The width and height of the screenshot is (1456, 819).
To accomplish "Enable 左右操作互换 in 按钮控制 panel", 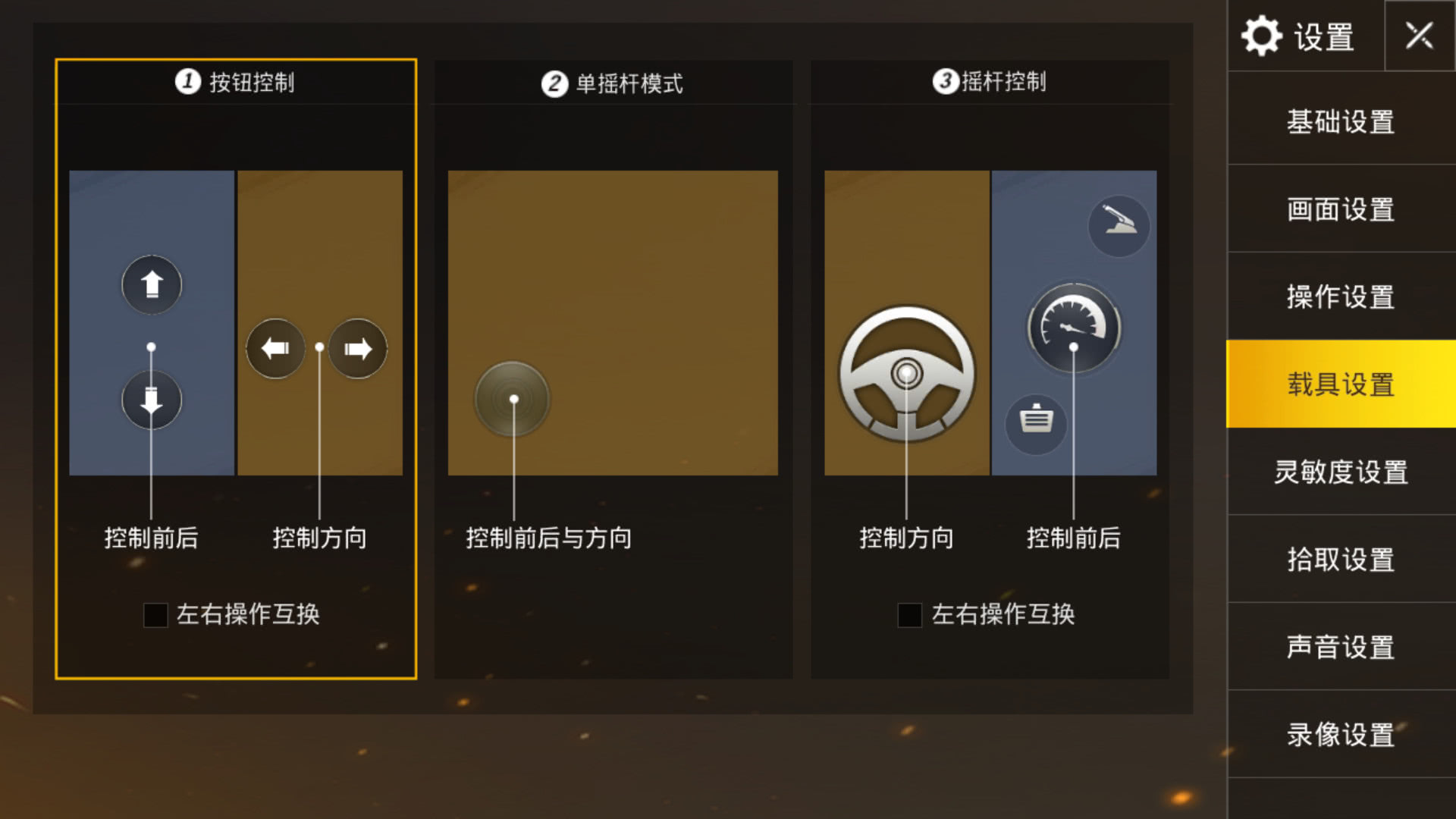I will pyautogui.click(x=155, y=617).
